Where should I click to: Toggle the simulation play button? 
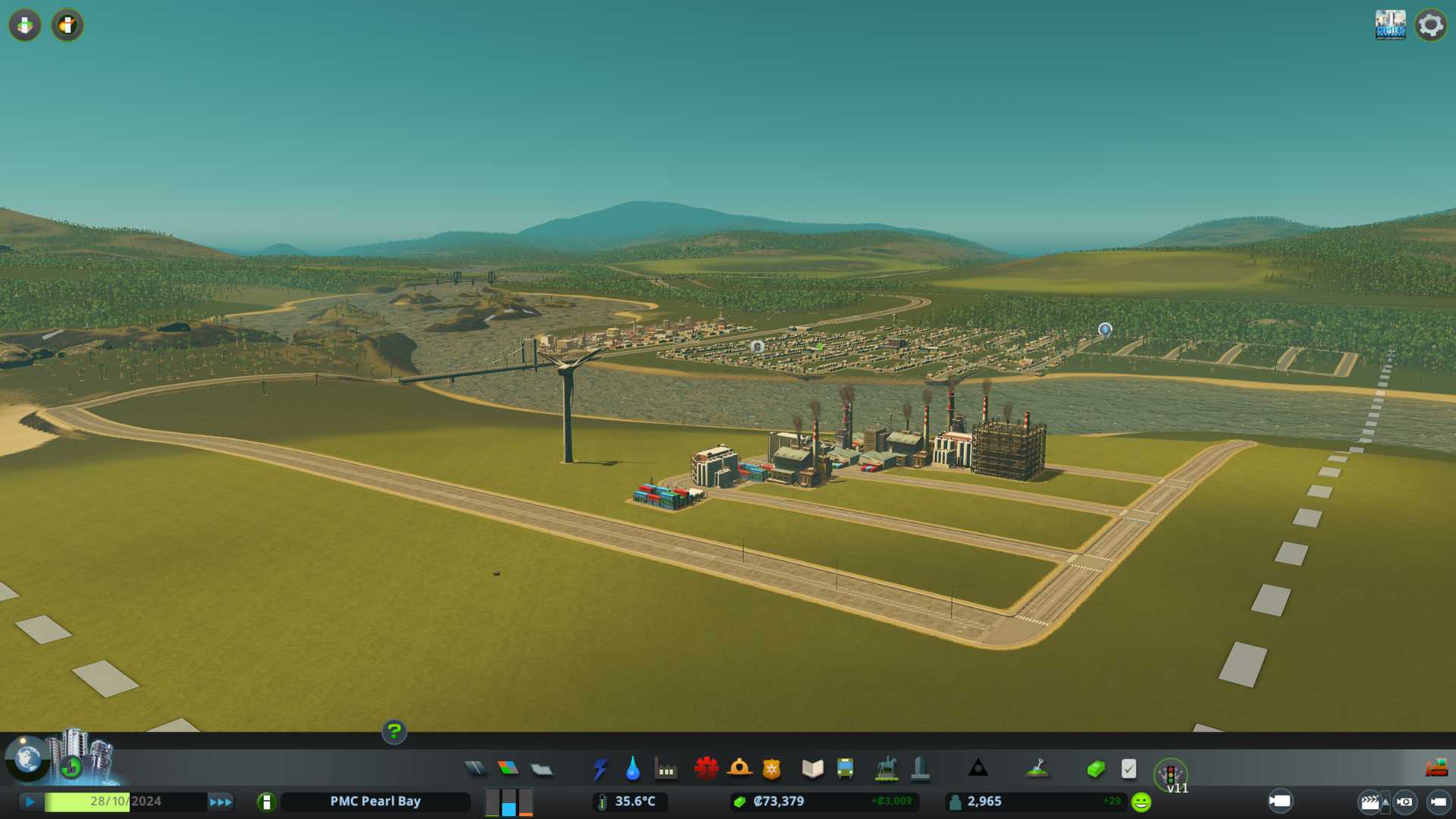(x=30, y=802)
